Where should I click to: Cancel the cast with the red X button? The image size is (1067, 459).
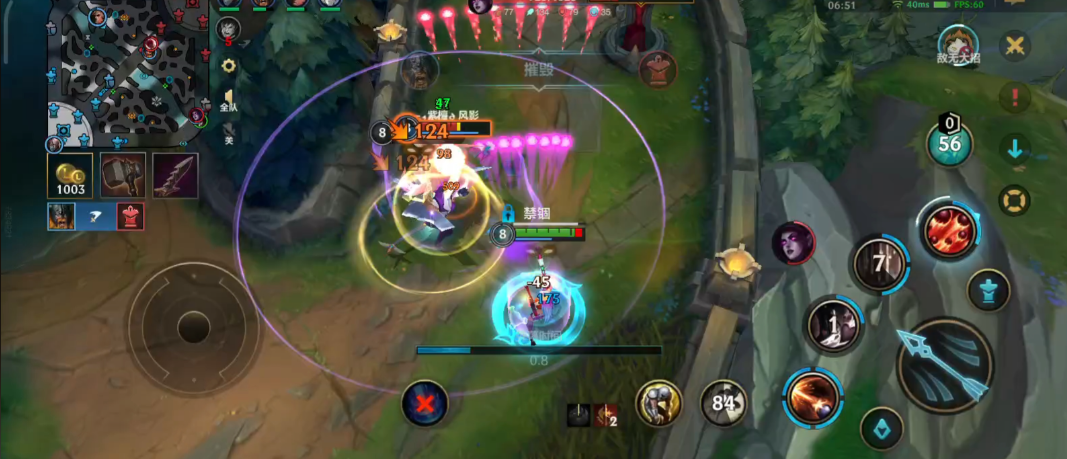[425, 404]
